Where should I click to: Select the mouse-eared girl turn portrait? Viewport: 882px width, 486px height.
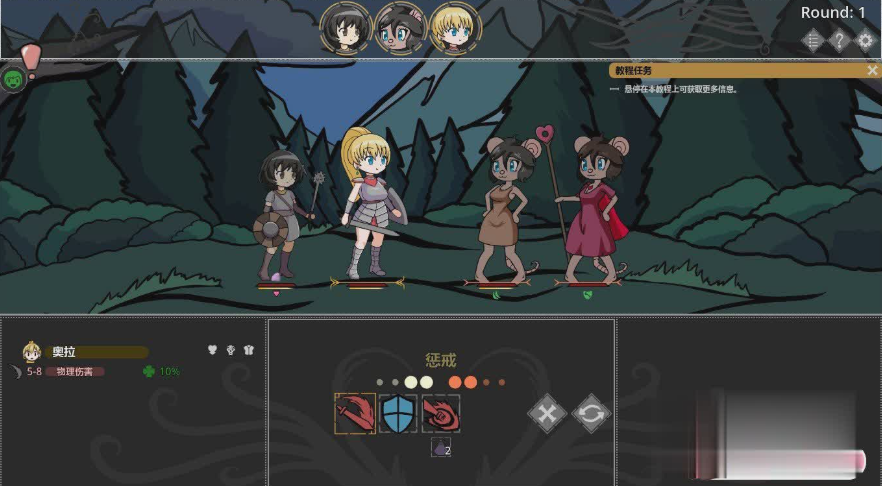pos(401,28)
